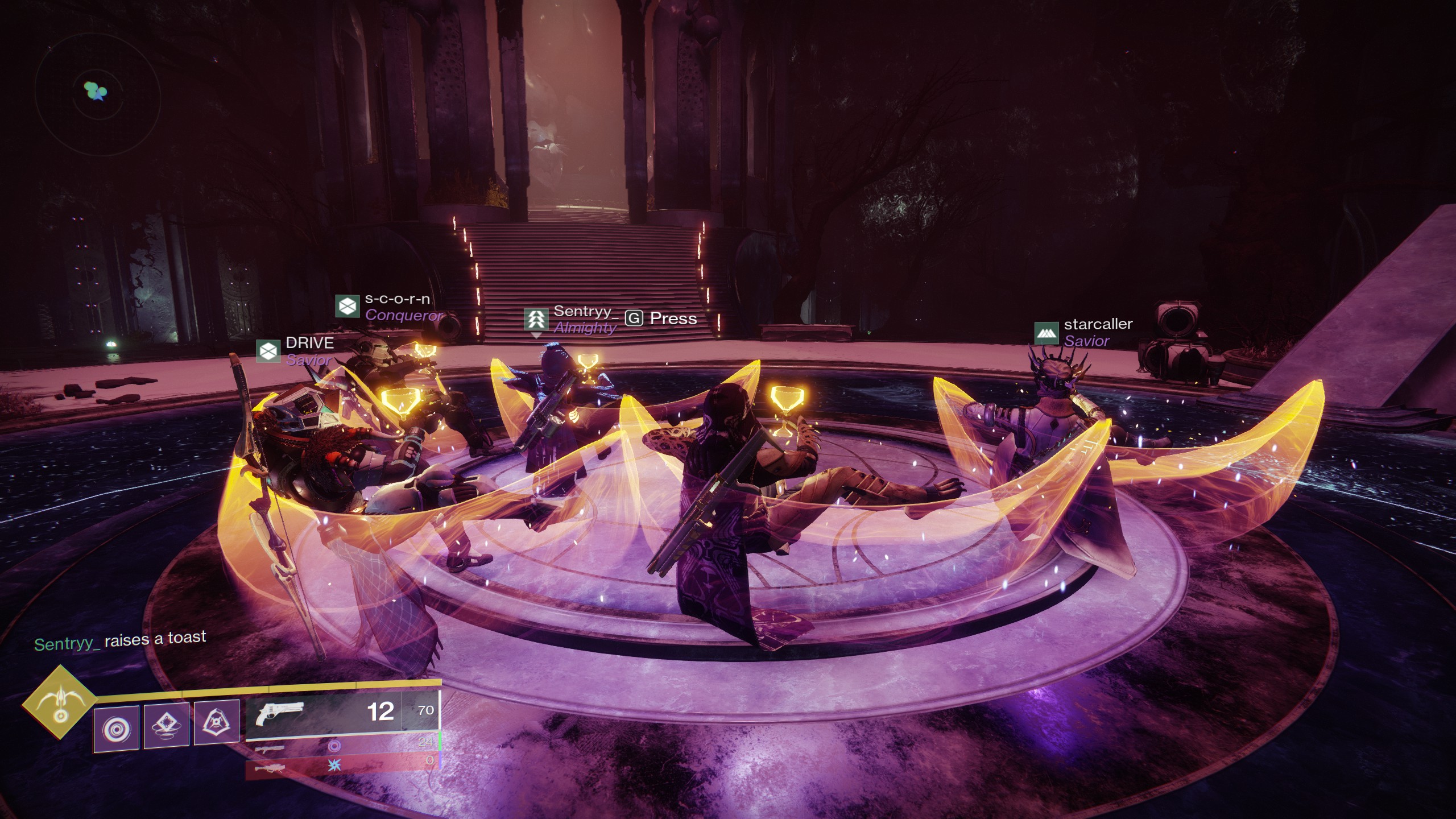The width and height of the screenshot is (1456, 819).
Task: Select the DRIVE player nameplate
Action: point(296,351)
